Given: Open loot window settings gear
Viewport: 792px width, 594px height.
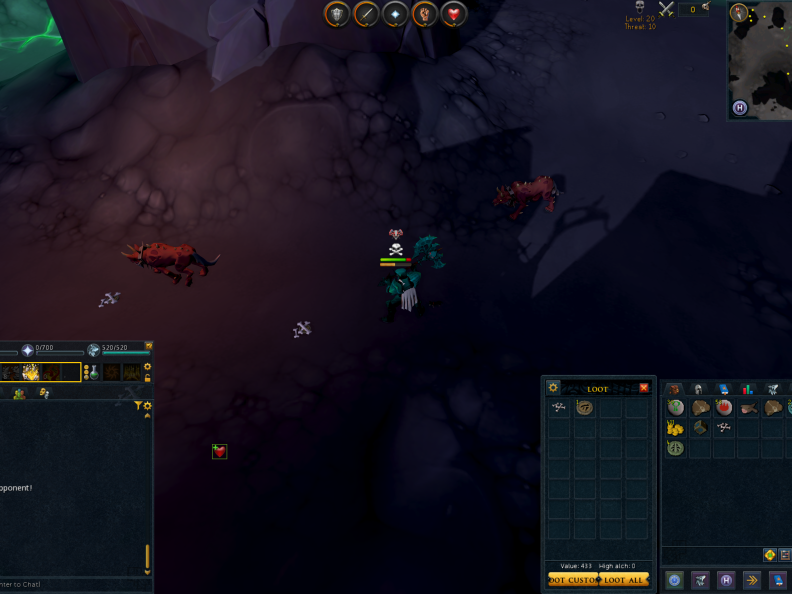Looking at the screenshot, I should coord(553,388).
